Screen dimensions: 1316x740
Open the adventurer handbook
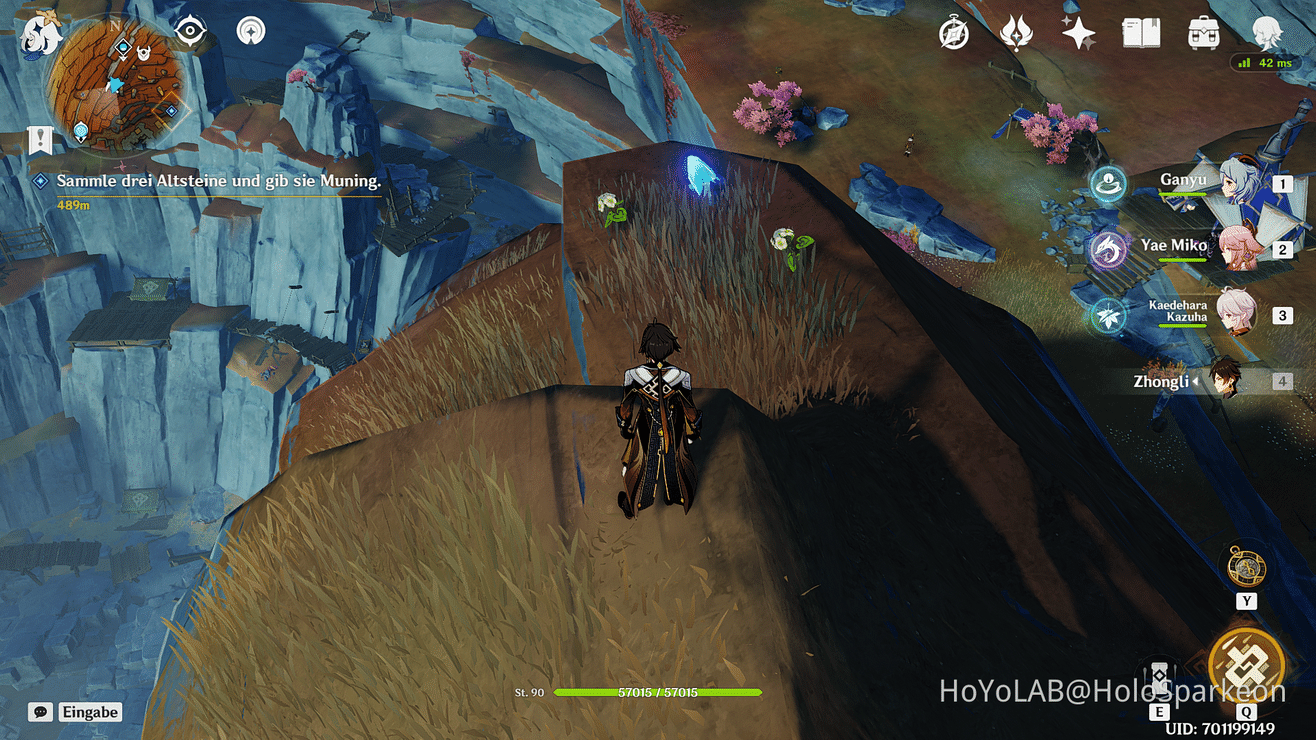(1141, 34)
